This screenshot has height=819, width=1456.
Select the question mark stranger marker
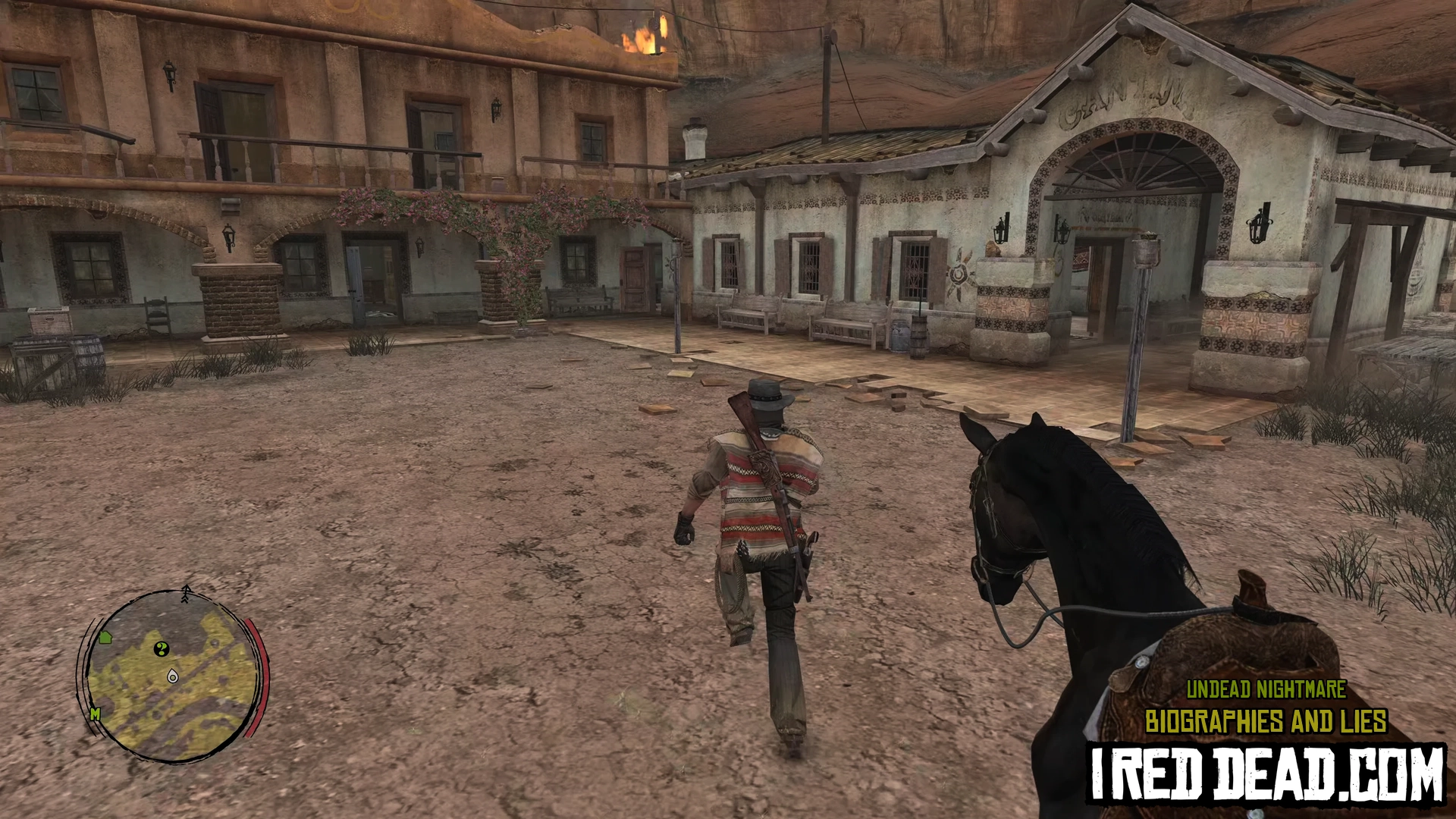[161, 648]
